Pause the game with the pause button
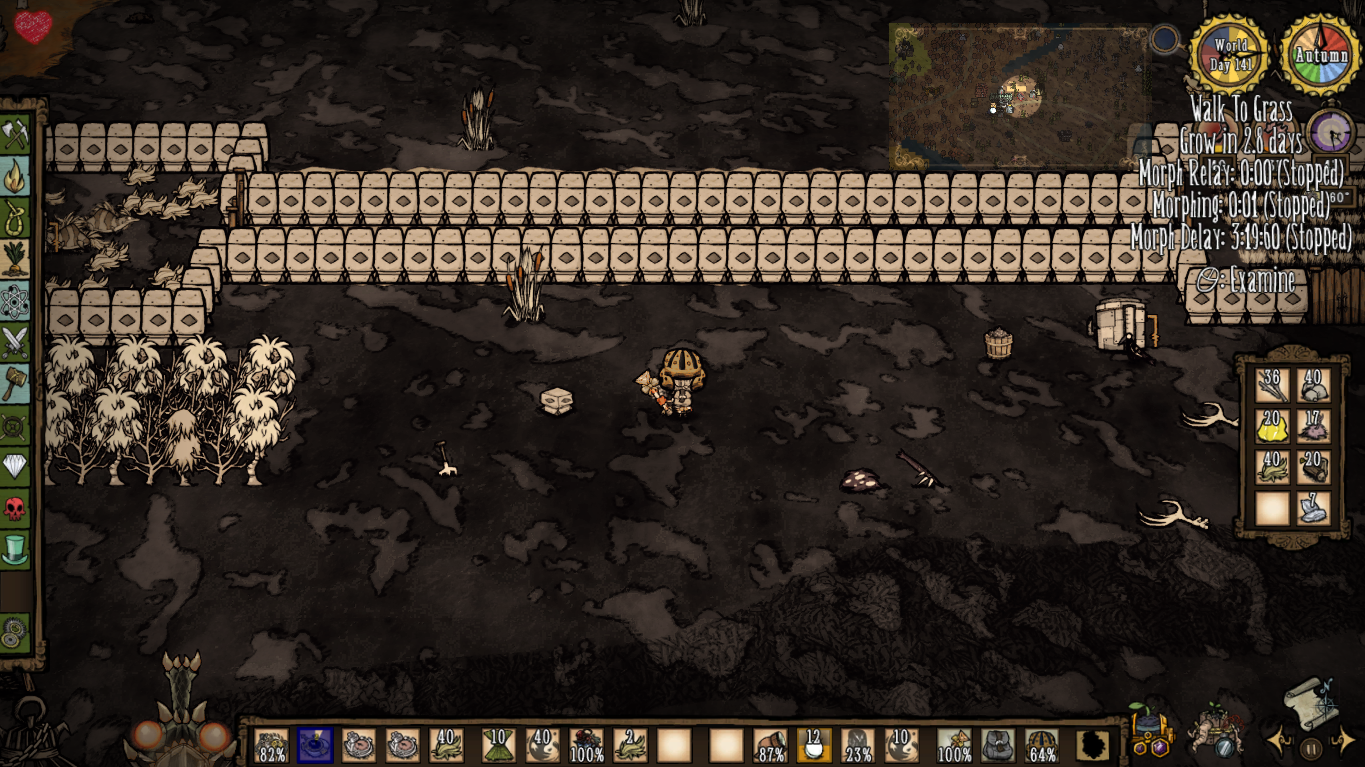This screenshot has height=767, width=1365. [1311, 748]
